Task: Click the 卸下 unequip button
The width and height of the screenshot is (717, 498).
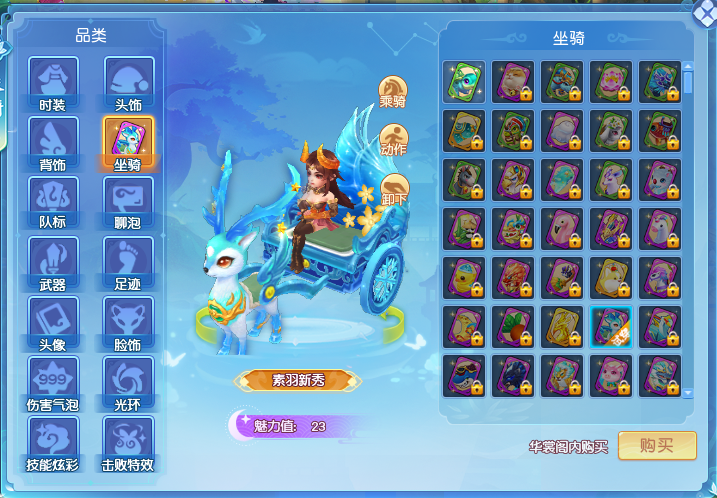Action: coord(394,188)
